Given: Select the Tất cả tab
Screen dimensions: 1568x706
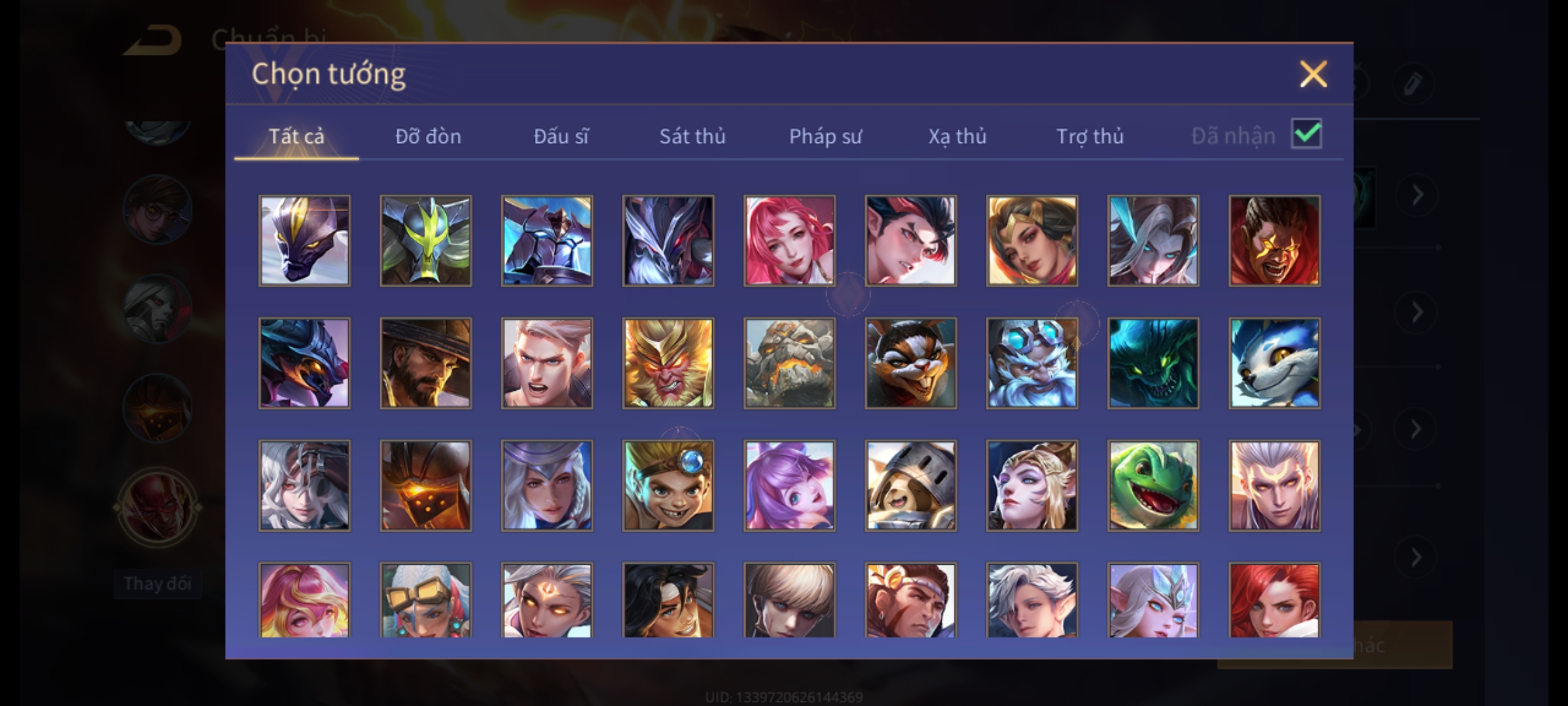Looking at the screenshot, I should (x=296, y=136).
